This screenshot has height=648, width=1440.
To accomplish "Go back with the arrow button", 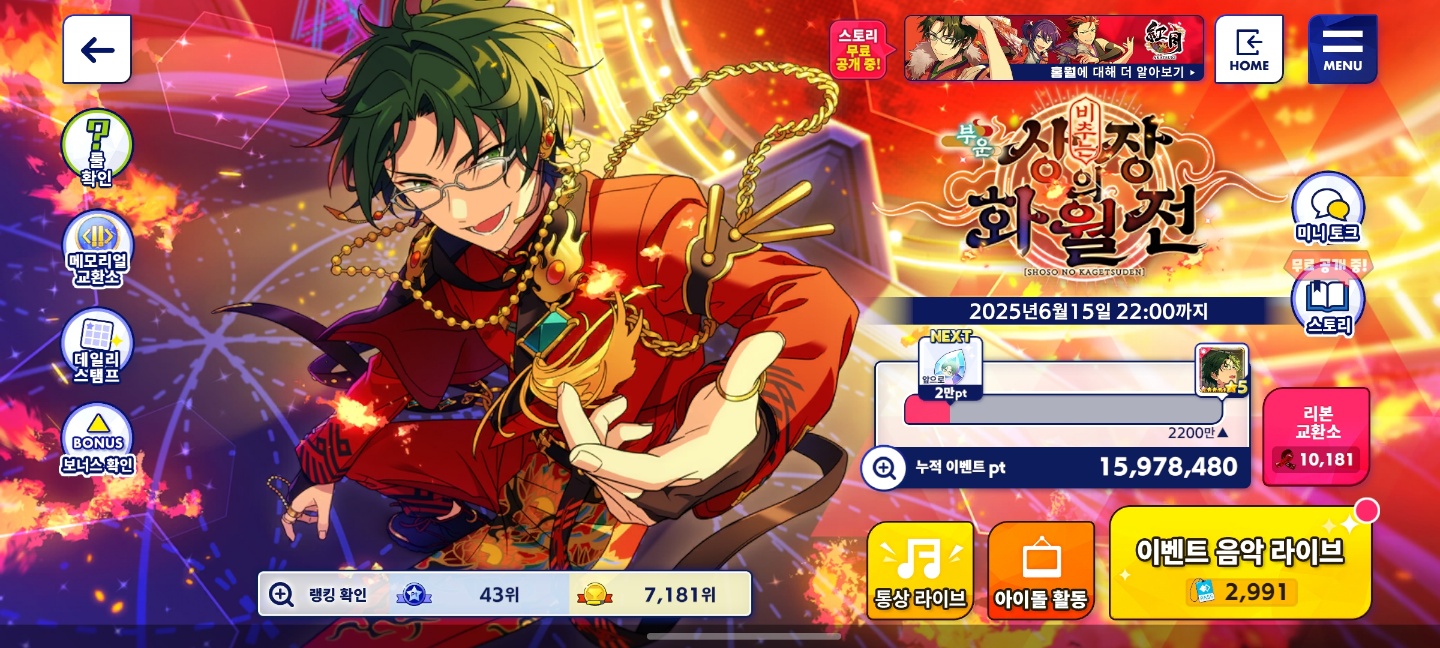I will pos(97,50).
